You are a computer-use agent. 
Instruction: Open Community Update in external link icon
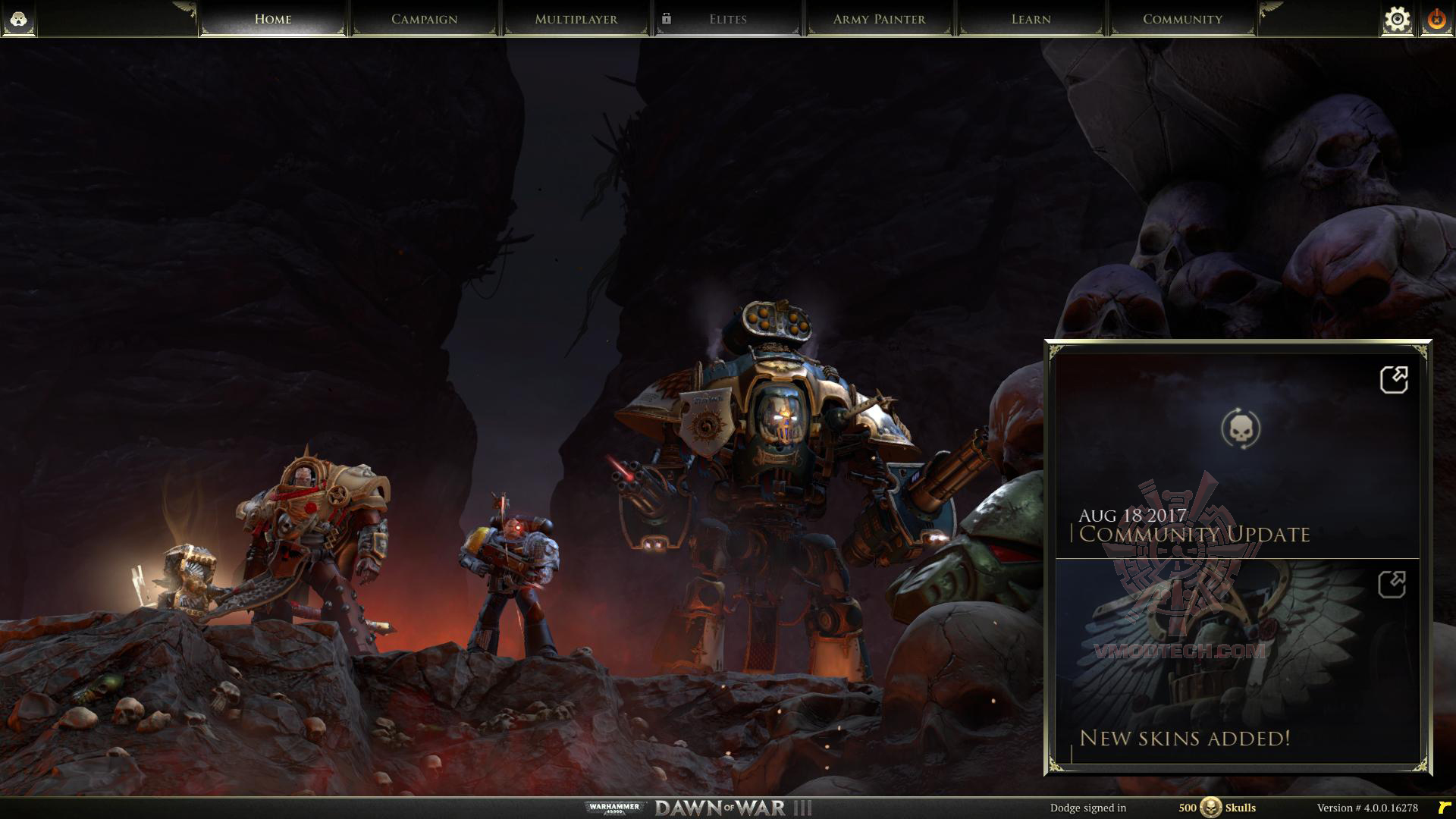[x=1394, y=380]
